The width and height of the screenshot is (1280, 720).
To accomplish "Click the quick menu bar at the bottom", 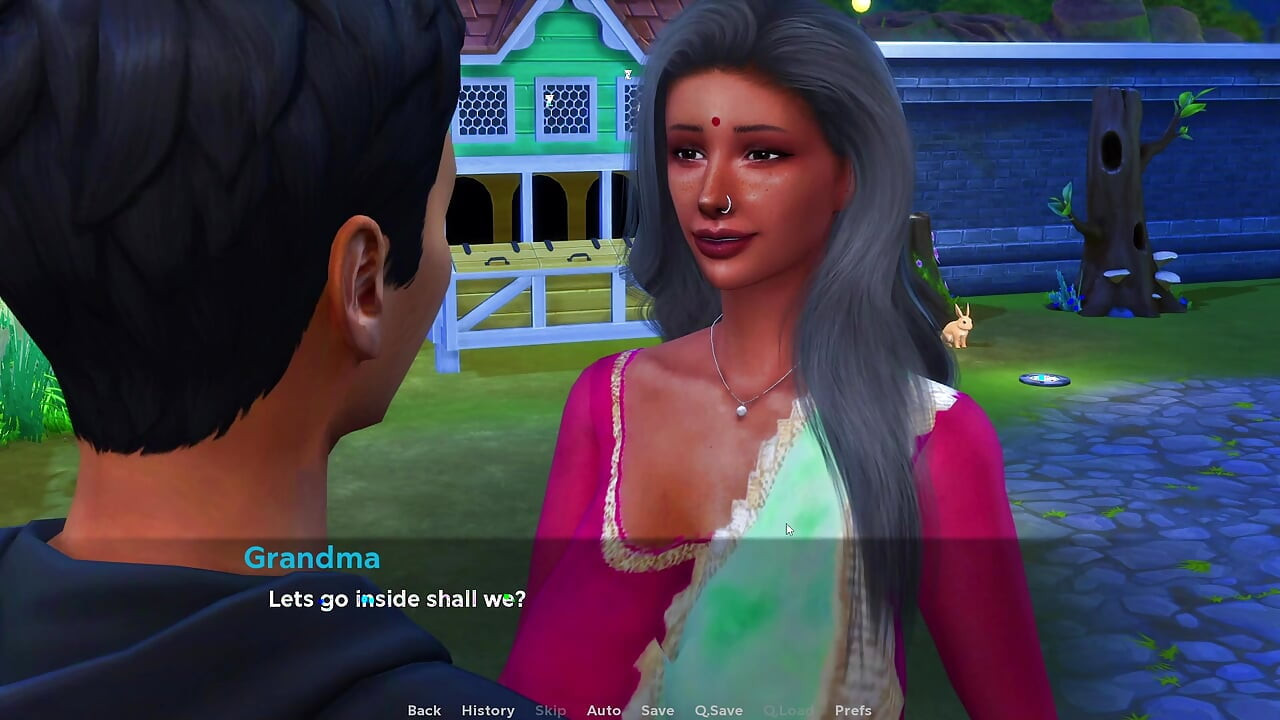I will click(640, 710).
